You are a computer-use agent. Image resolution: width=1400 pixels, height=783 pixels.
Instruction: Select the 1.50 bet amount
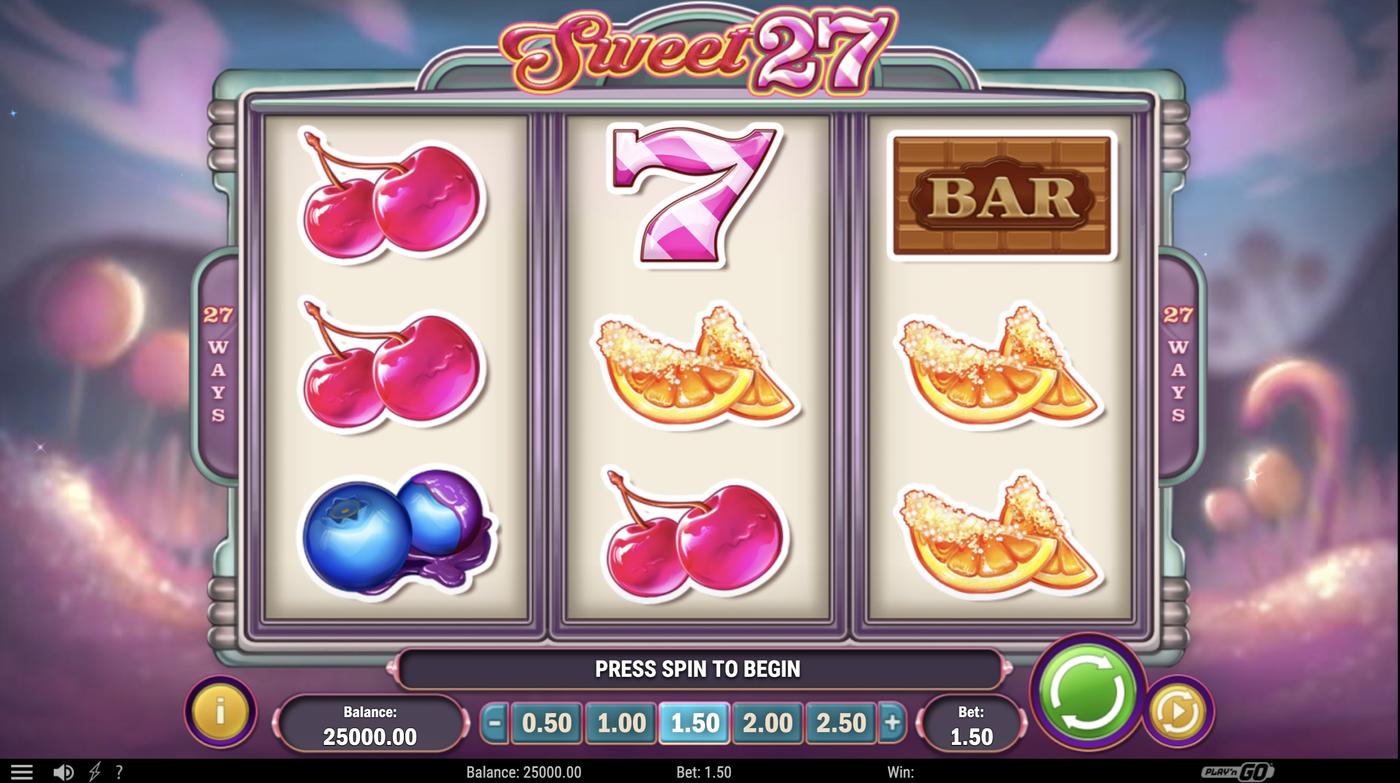click(x=693, y=721)
